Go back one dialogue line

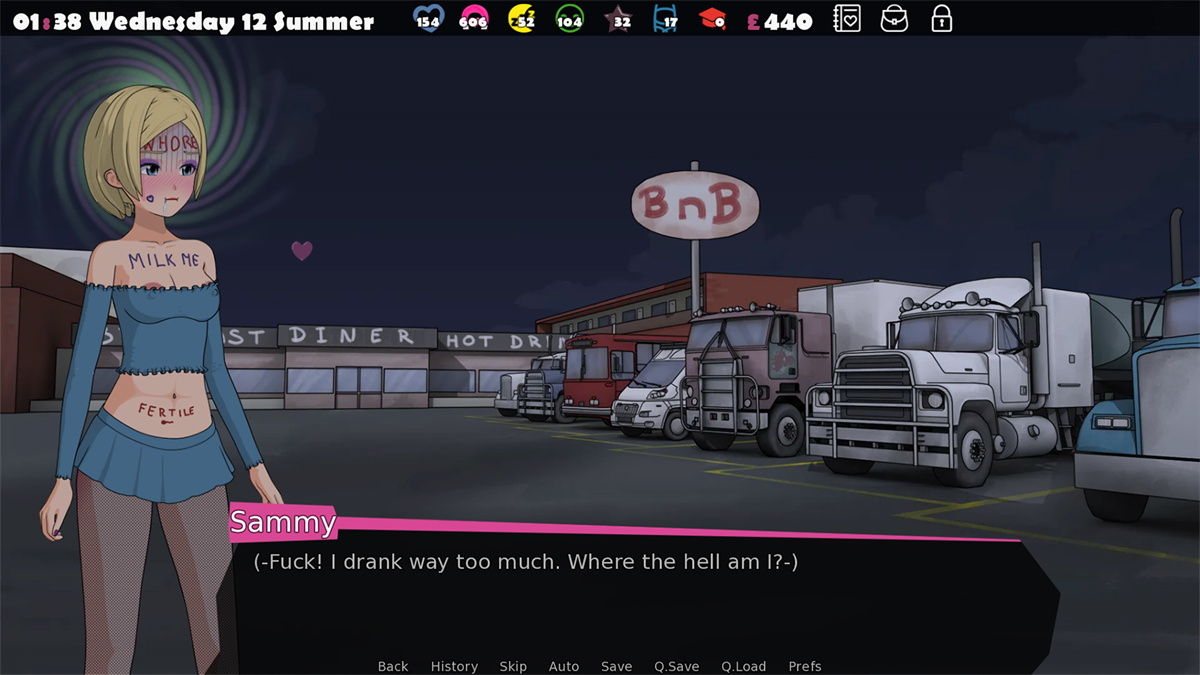(393, 666)
